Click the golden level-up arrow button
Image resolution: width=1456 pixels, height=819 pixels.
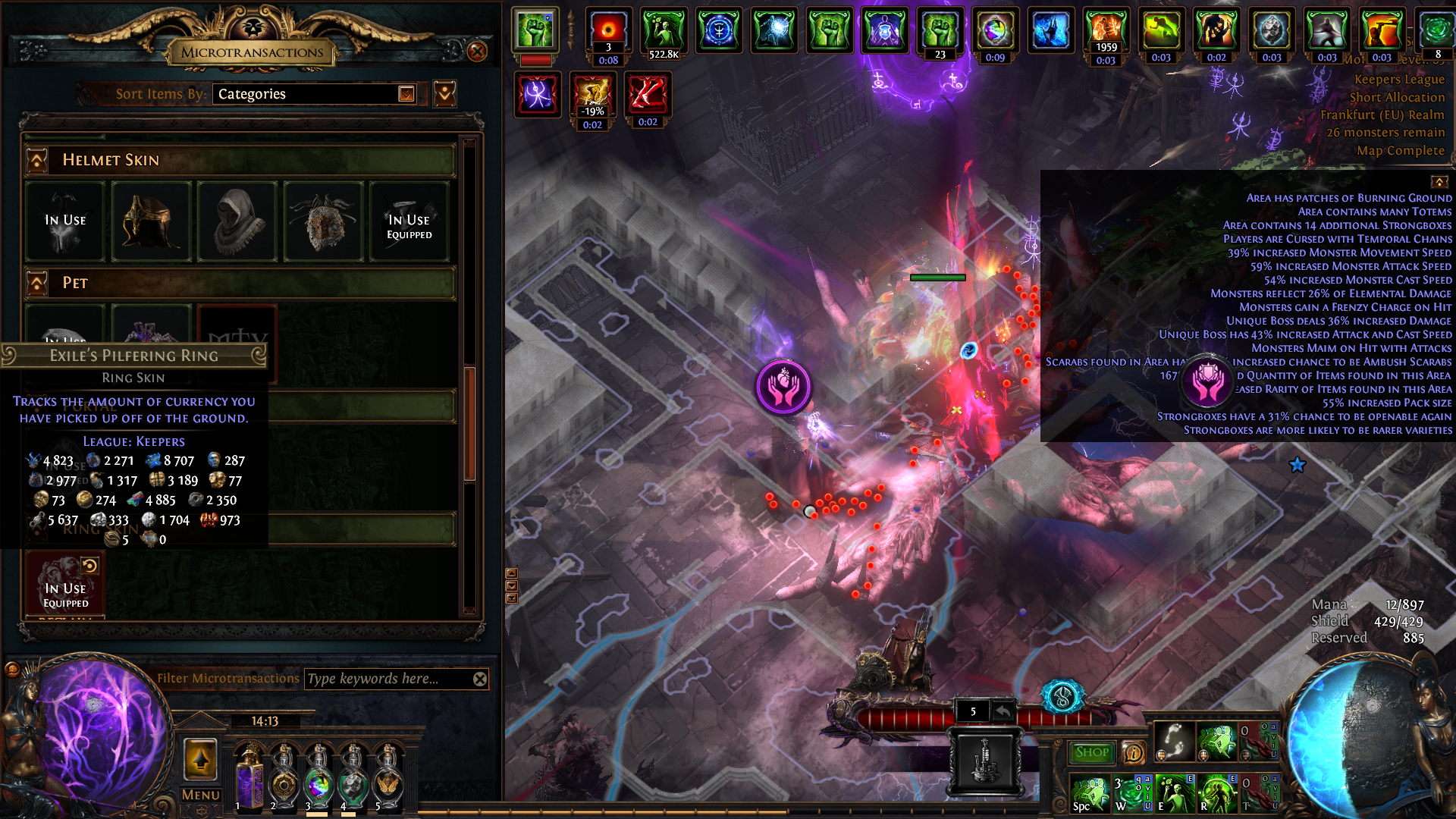[x=201, y=758]
